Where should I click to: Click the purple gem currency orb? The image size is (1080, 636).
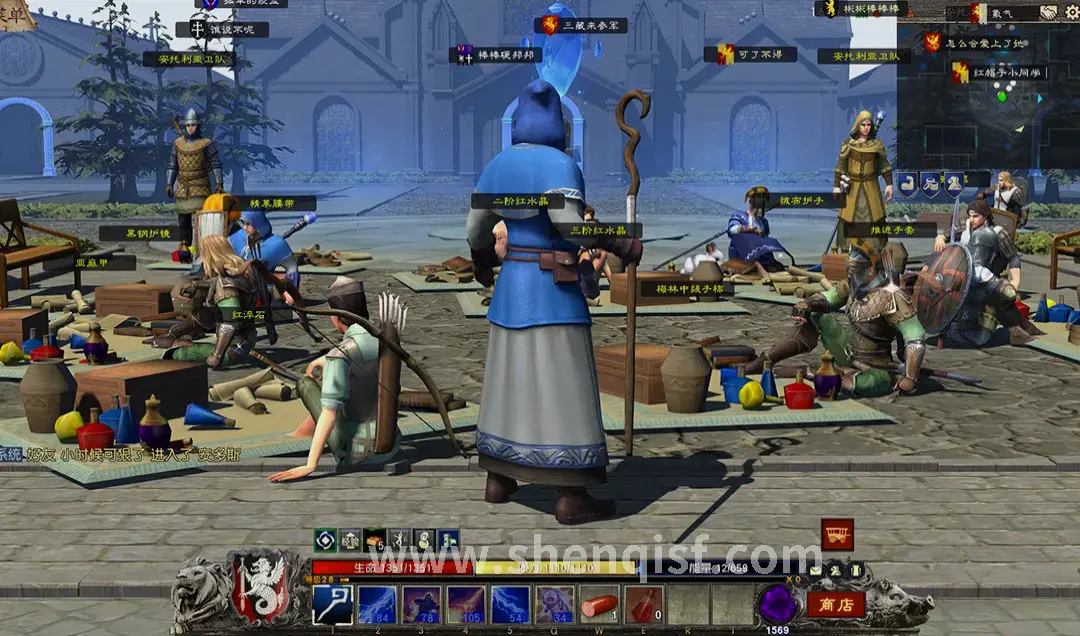[x=777, y=603]
